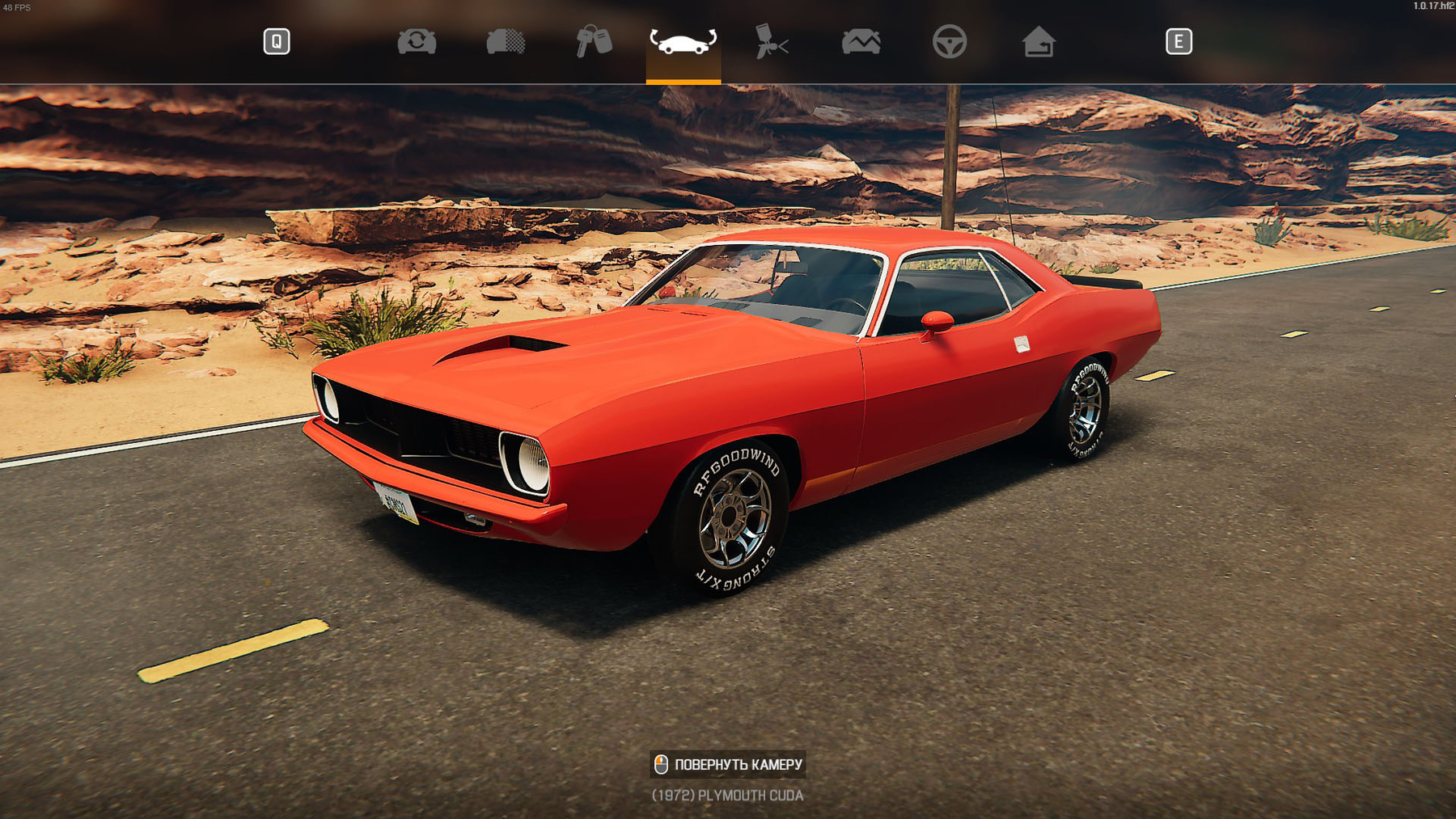
Task: Open the car swap tab with circular arrows
Action: (417, 41)
